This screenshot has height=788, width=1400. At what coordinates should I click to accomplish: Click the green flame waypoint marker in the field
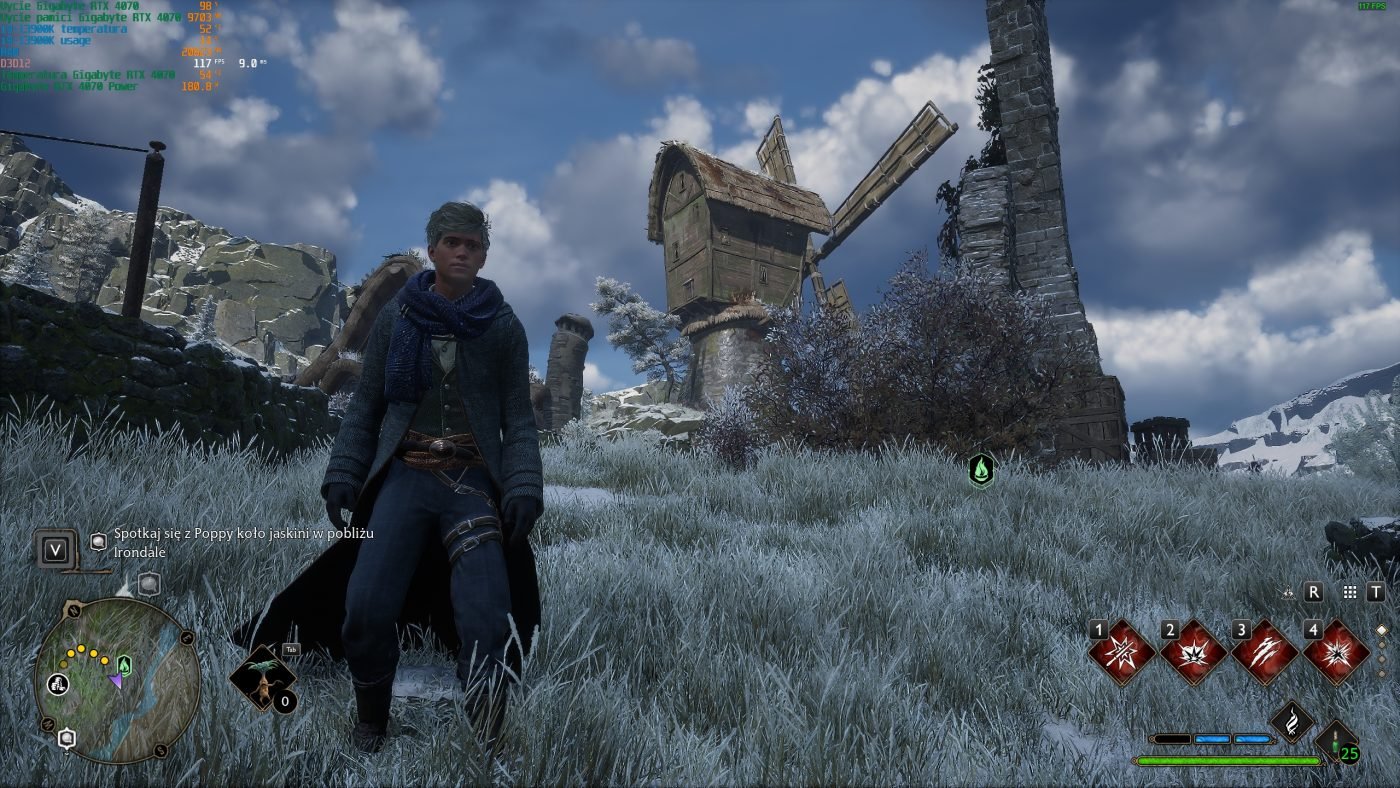981,468
